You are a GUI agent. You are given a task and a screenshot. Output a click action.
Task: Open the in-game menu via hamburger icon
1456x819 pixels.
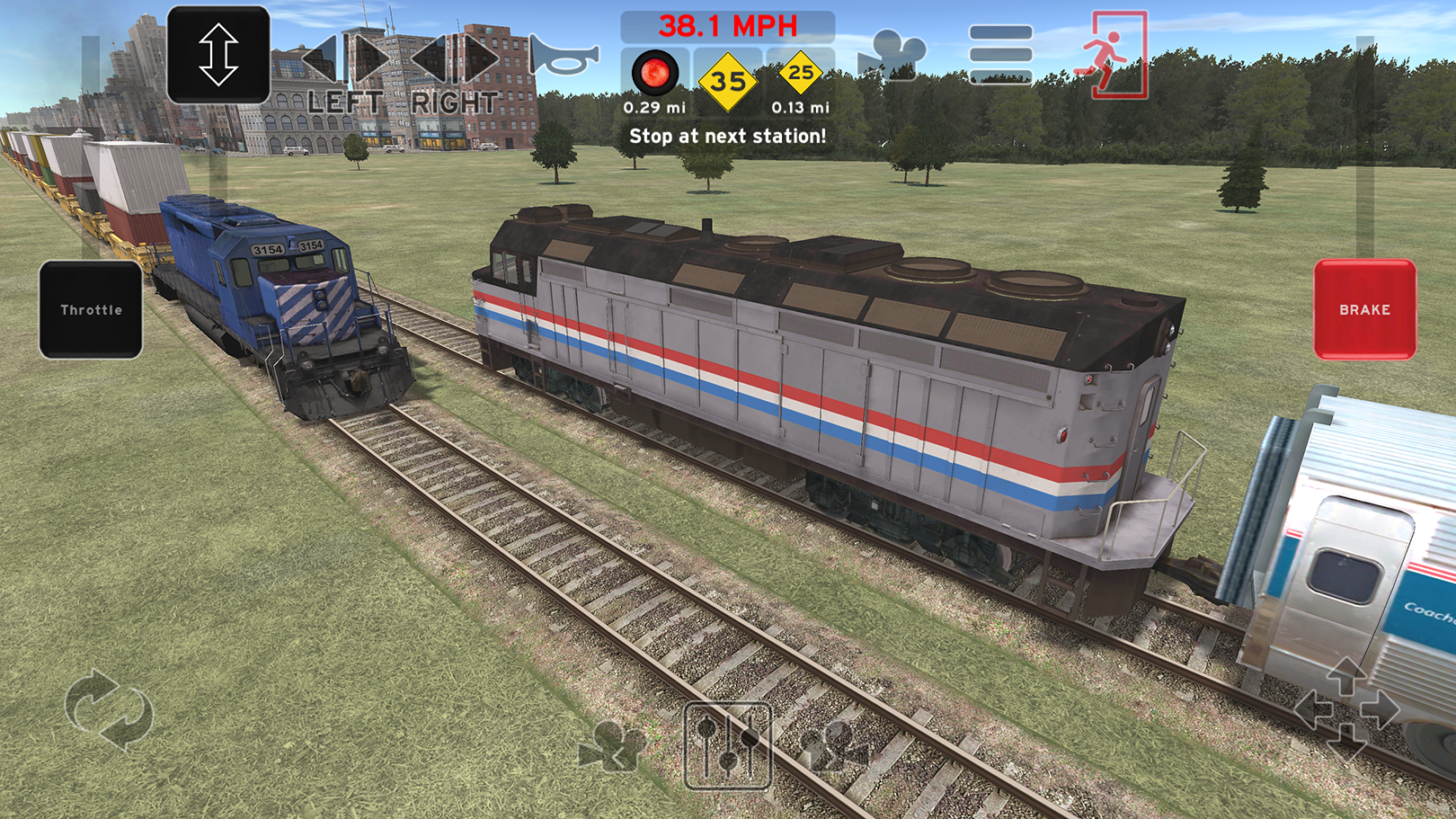999,54
